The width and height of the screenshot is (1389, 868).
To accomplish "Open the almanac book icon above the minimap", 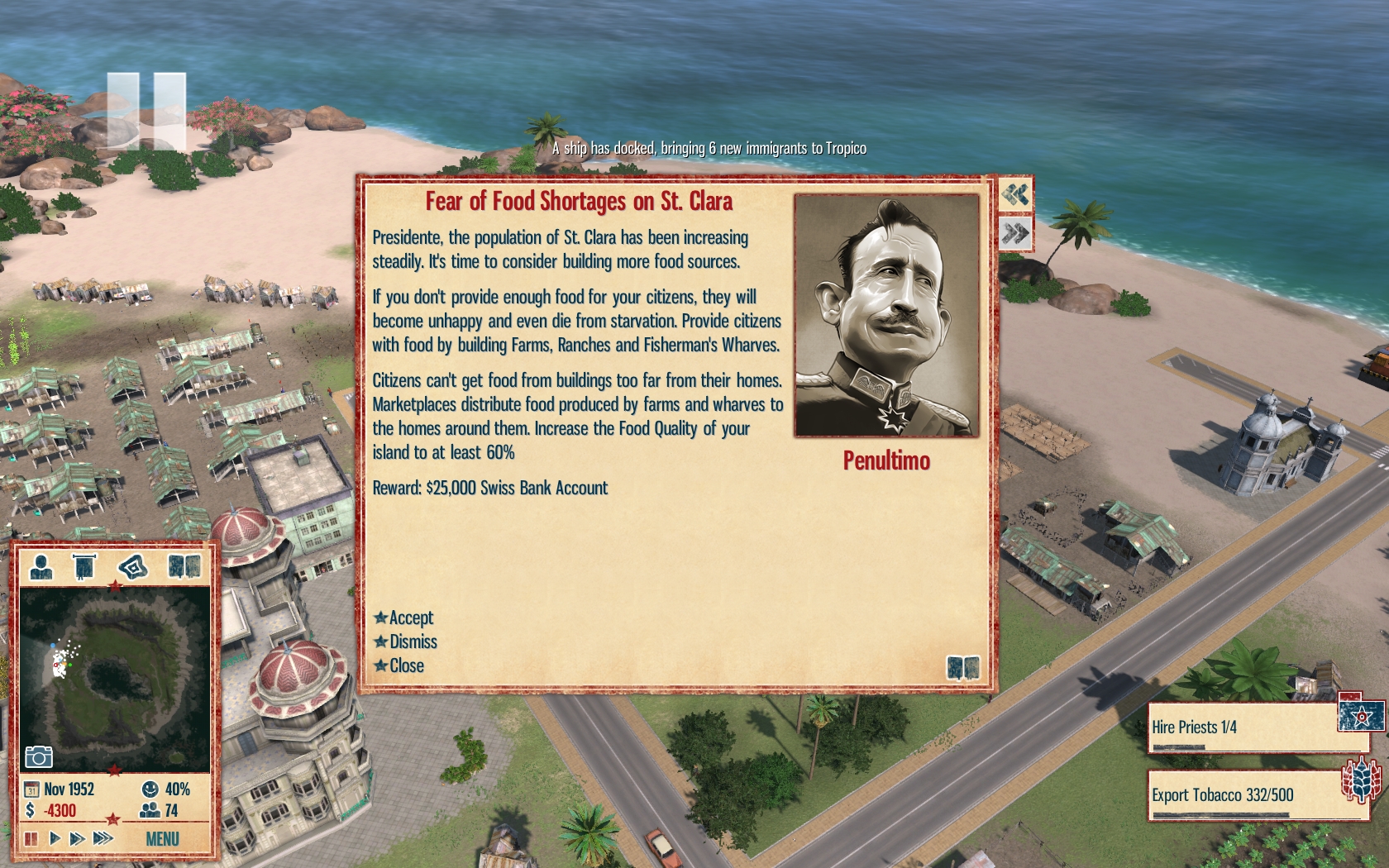I will click(x=184, y=567).
